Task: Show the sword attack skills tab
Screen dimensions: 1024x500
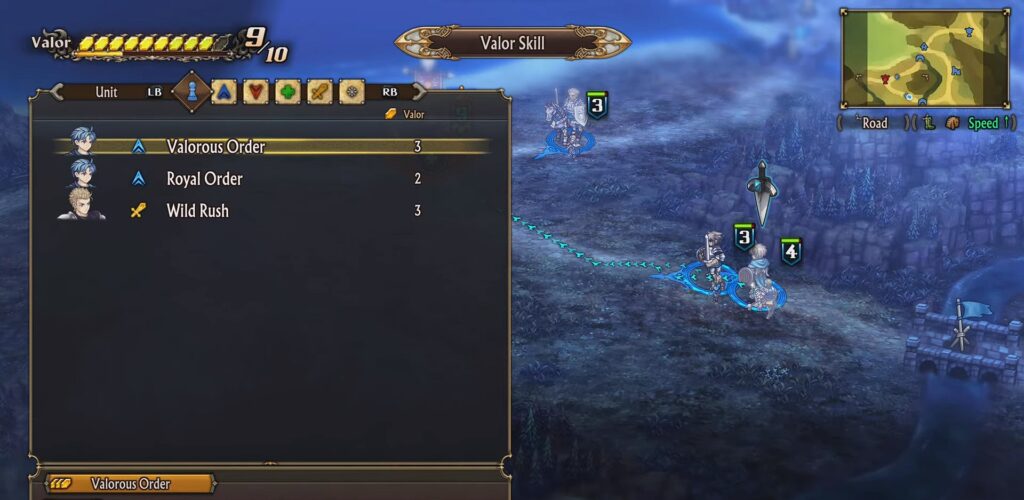Action: pos(319,92)
